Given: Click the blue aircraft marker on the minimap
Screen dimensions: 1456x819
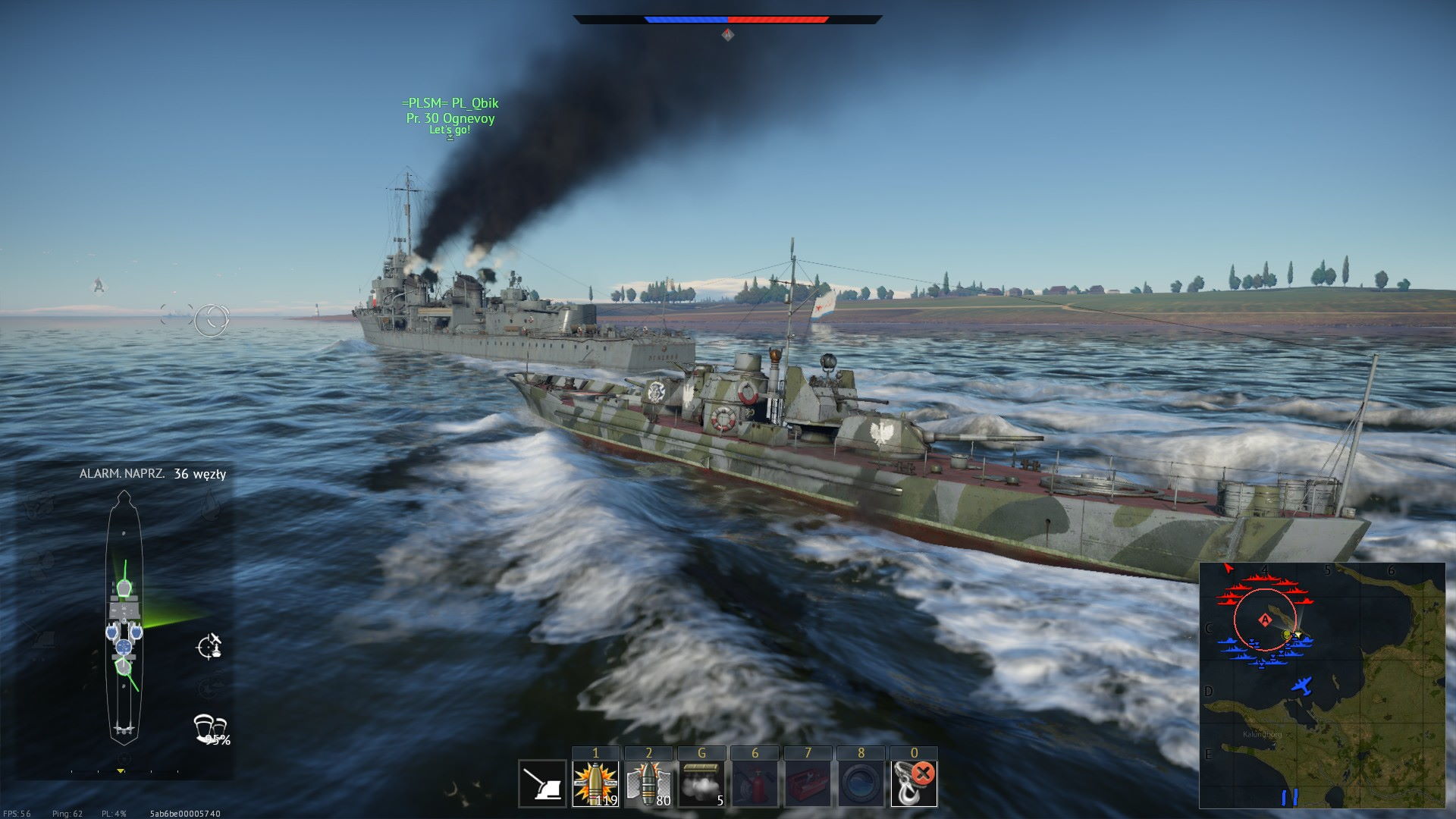Looking at the screenshot, I should click(1302, 686).
